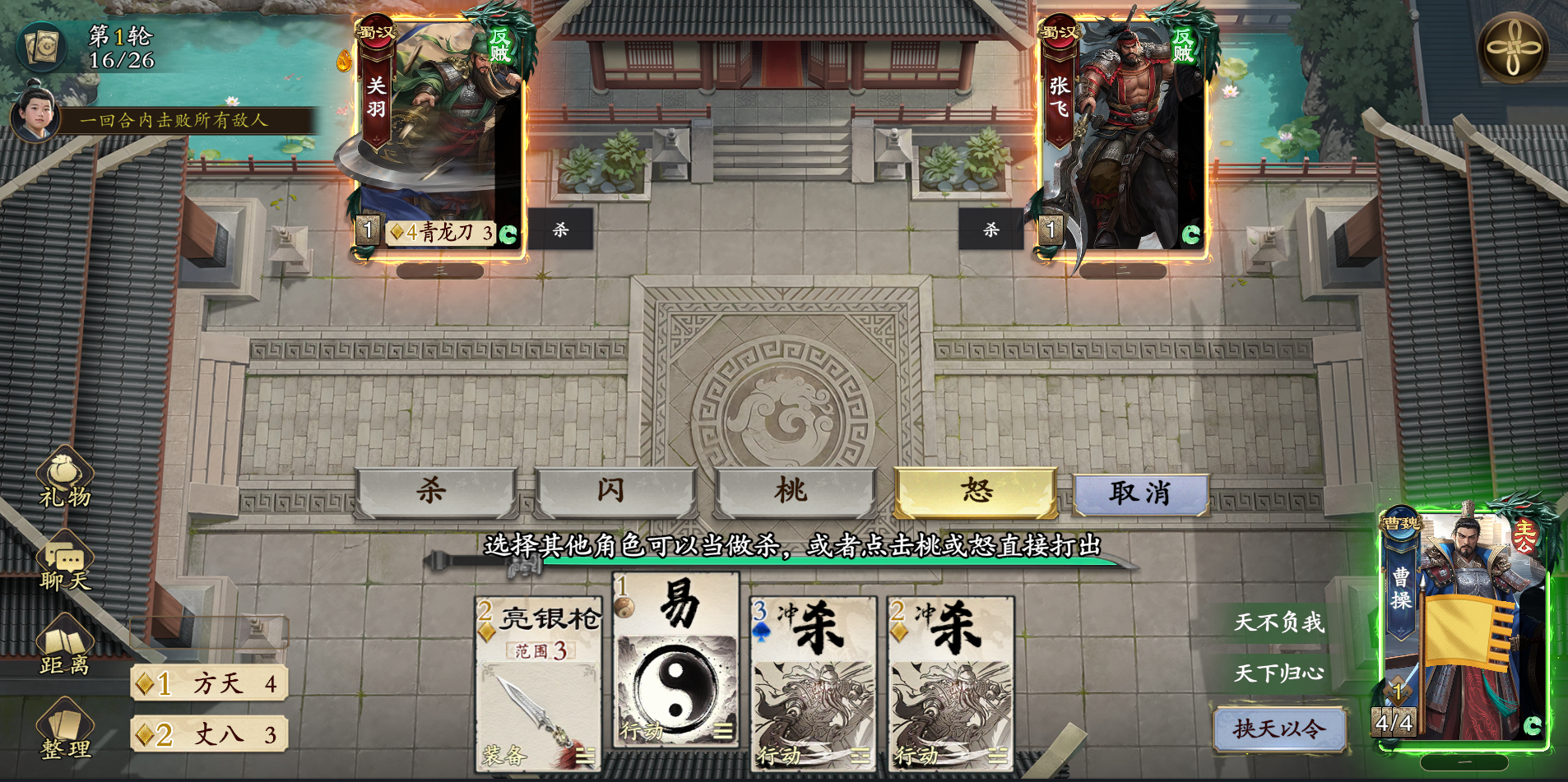Screen dimensions: 1568x782
Task: View the deck counter icon showing 16/26
Action: [x=42, y=47]
